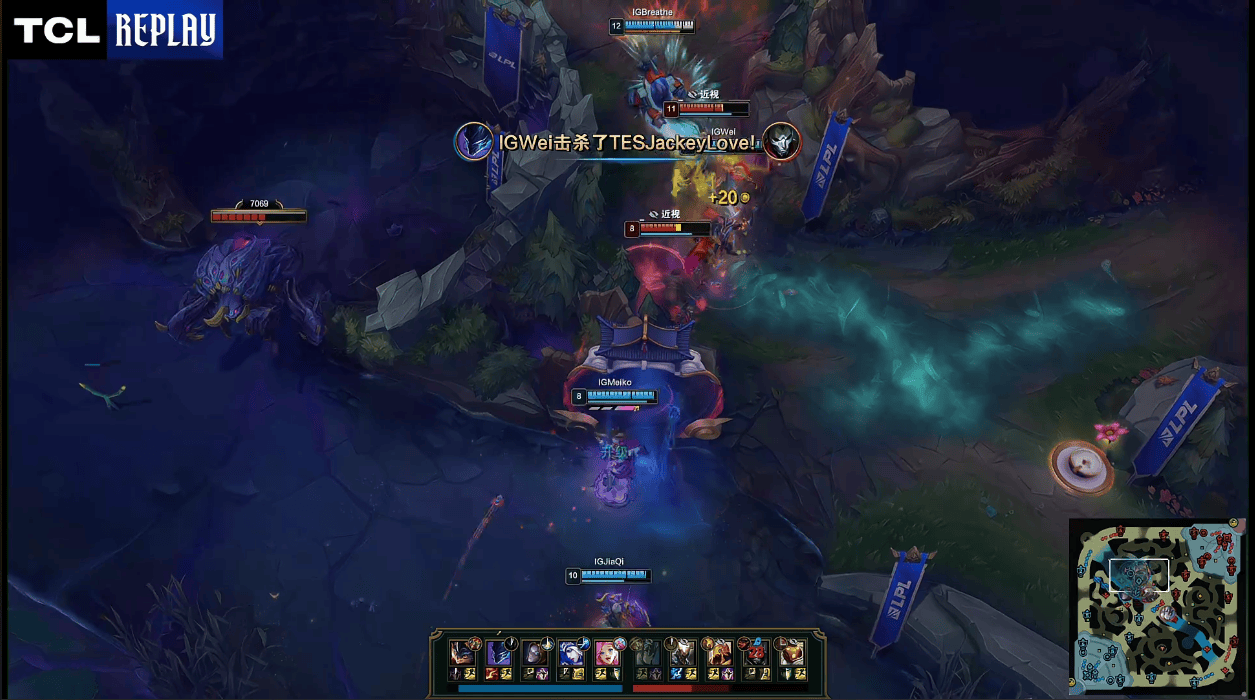Choose the portrait showing the 28 respawn timer
Image resolution: width=1255 pixels, height=700 pixels.
tap(756, 653)
